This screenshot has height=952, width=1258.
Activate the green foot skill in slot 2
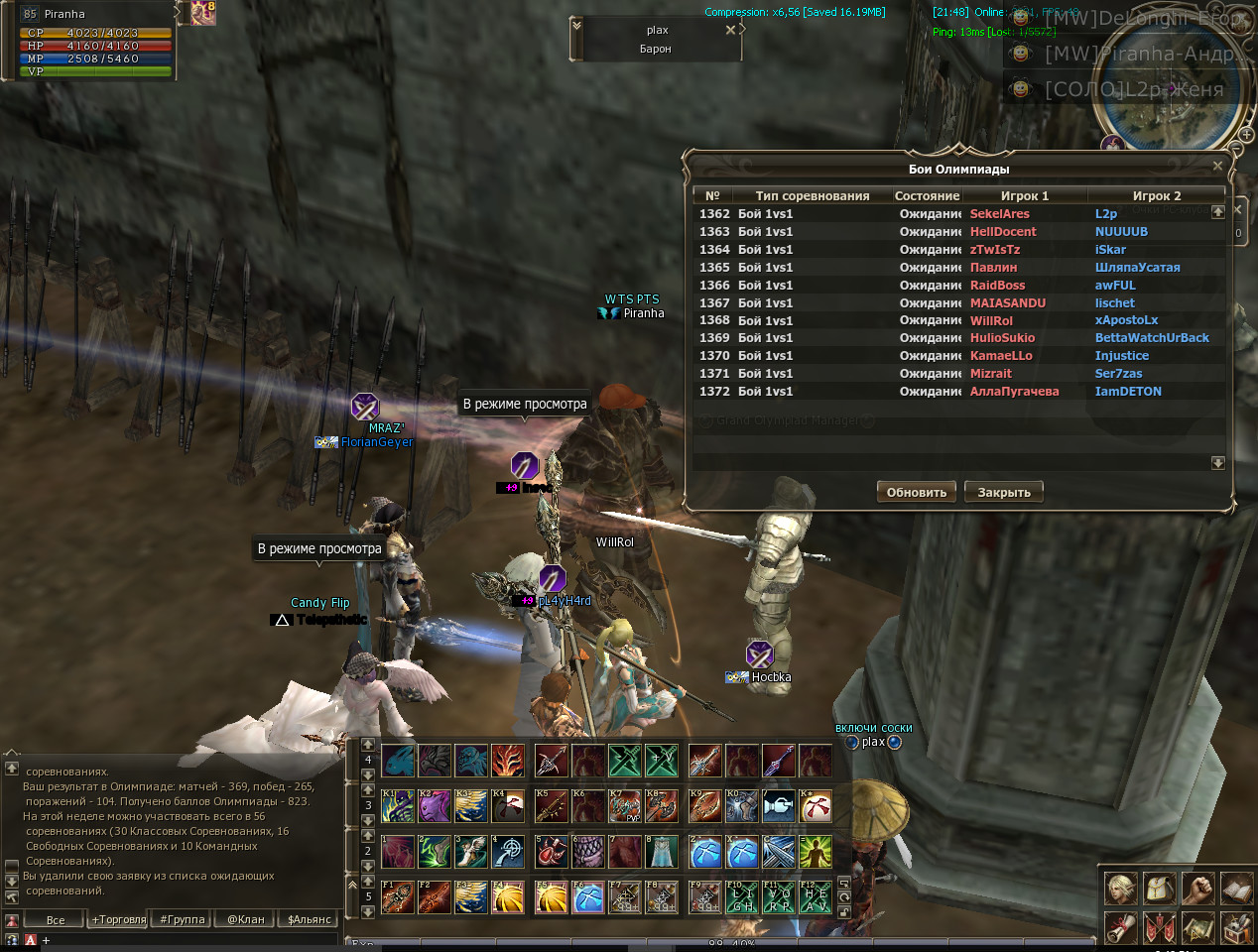pyautogui.click(x=434, y=852)
